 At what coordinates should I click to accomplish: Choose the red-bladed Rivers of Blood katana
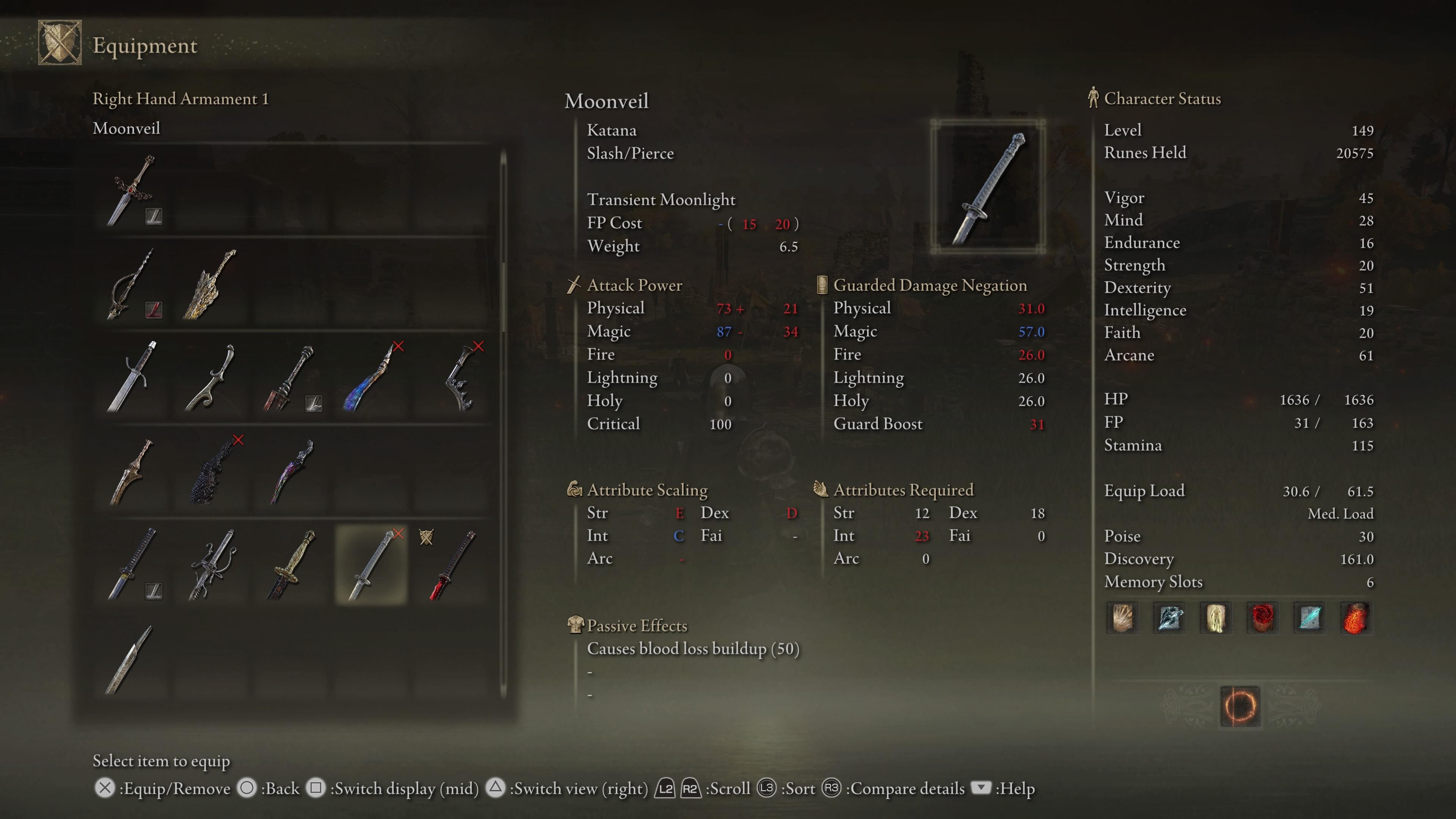click(452, 565)
